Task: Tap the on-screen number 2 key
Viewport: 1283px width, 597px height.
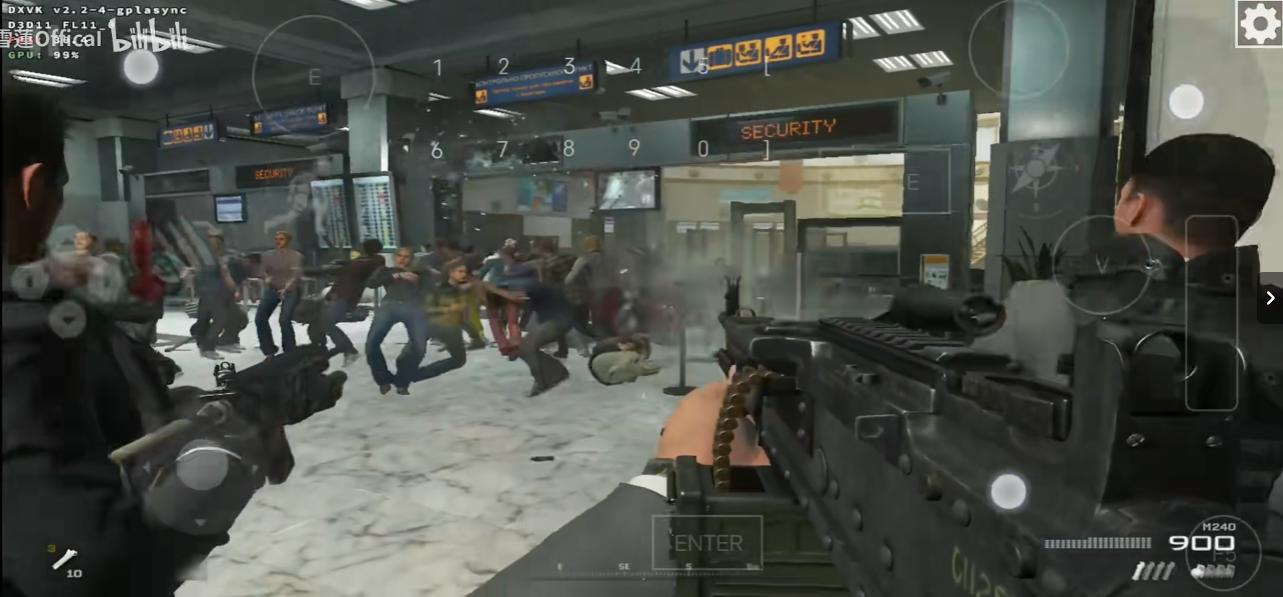Action: (x=503, y=67)
